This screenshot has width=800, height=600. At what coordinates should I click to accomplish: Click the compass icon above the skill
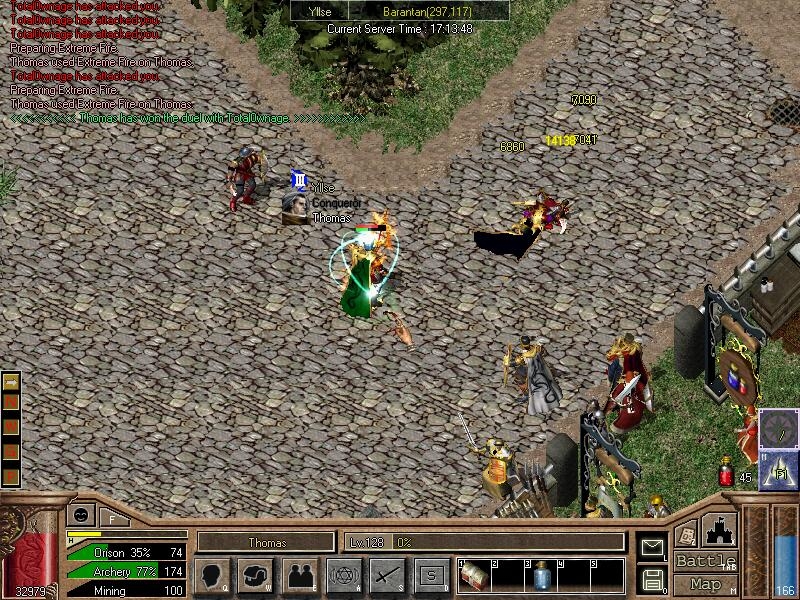778,428
